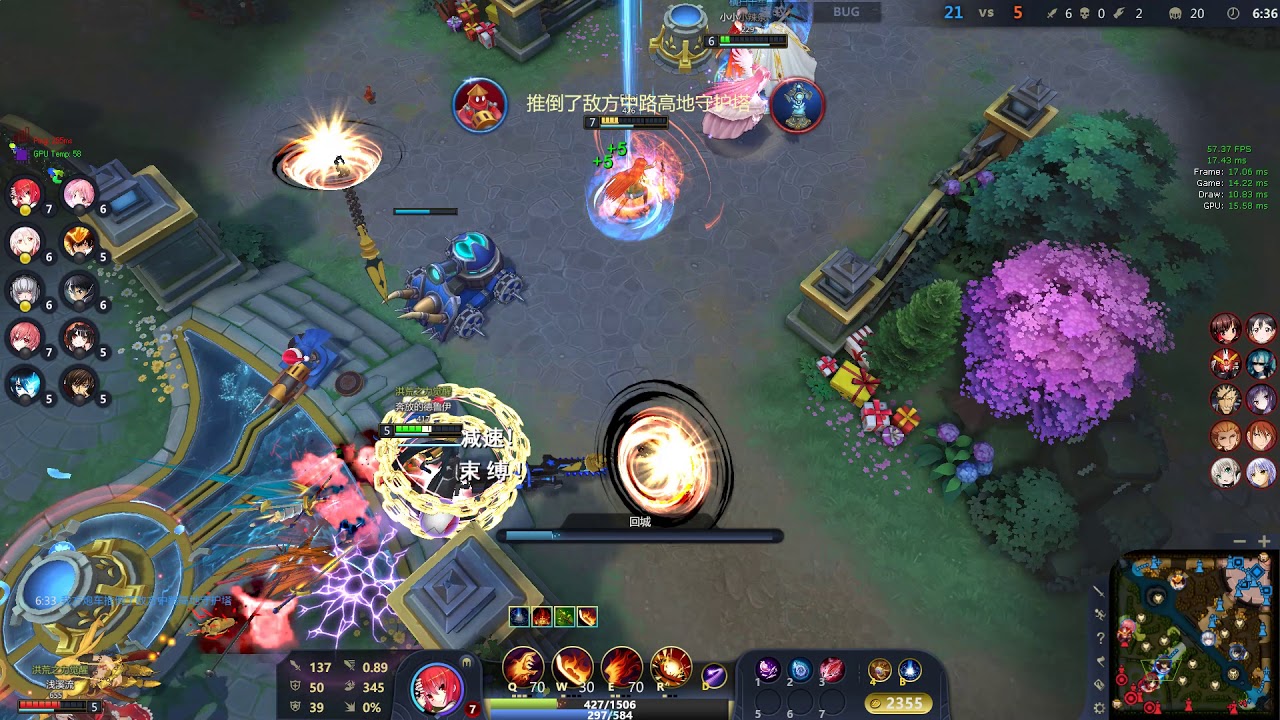Screen dimensions: 1280x720
Task: Trigger the R ultimate explosion ability
Action: click(x=670, y=666)
